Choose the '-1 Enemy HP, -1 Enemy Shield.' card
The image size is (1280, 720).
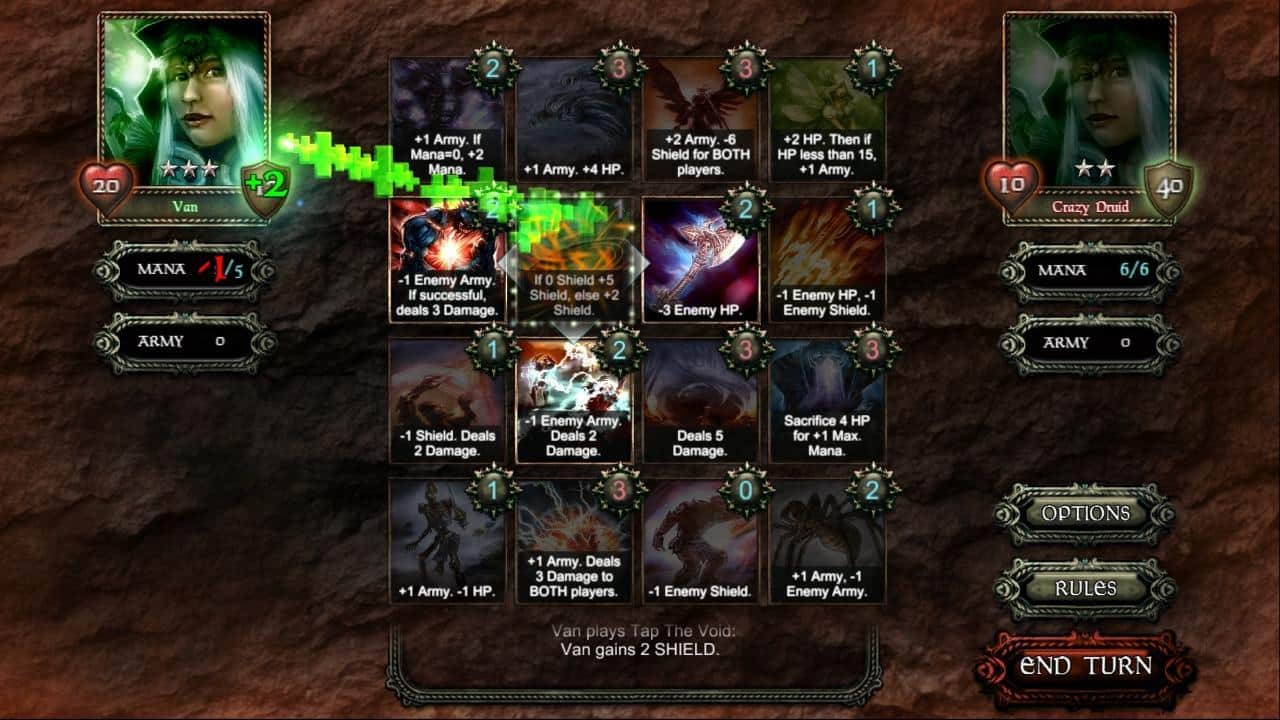point(827,260)
